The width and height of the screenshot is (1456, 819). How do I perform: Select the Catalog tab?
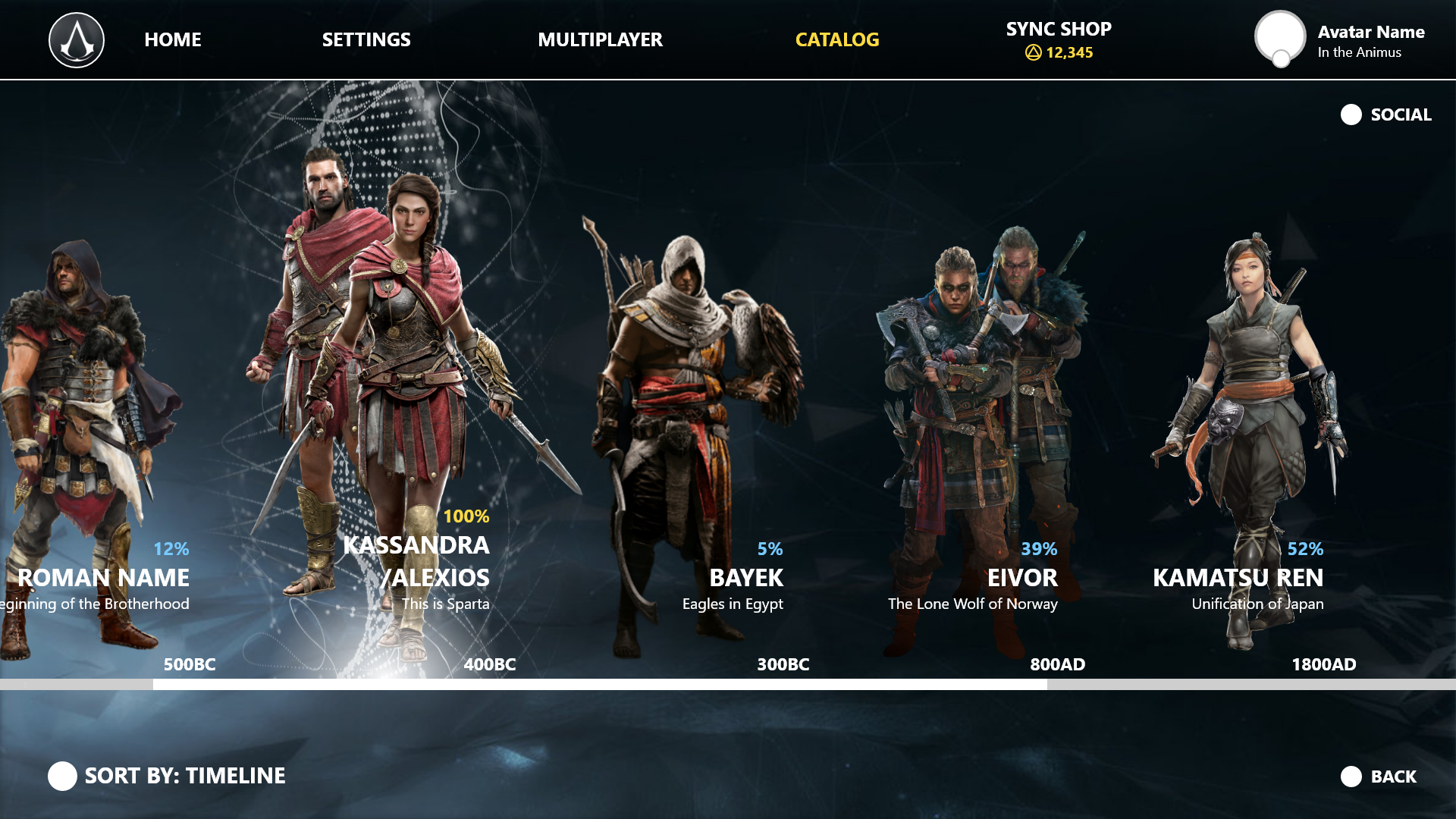coord(837,39)
